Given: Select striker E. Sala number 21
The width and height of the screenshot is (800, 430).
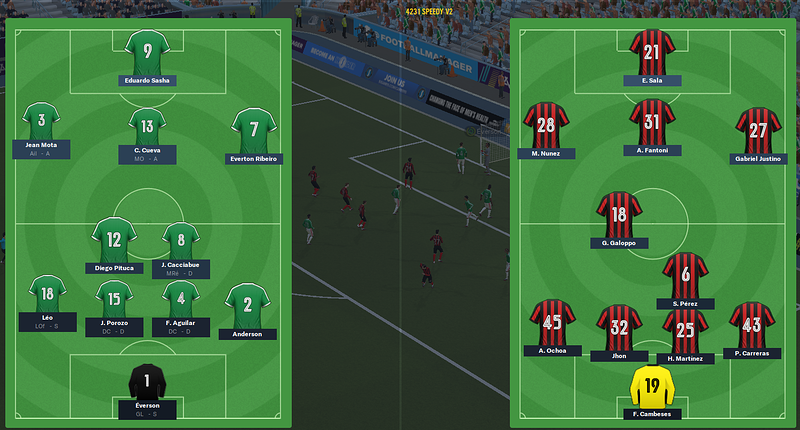Looking at the screenshot, I should [653, 52].
